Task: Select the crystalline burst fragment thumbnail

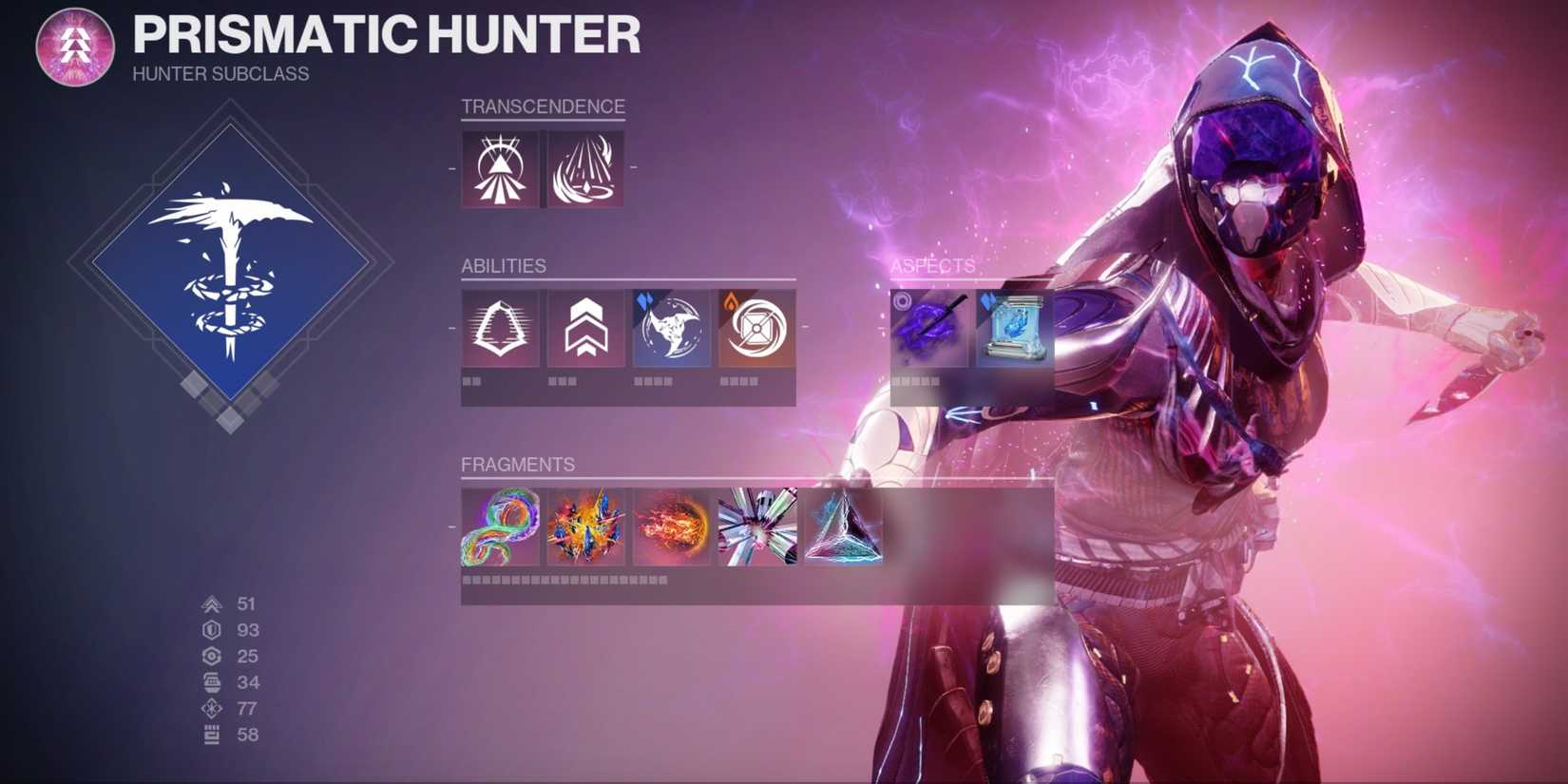Action: (755, 528)
